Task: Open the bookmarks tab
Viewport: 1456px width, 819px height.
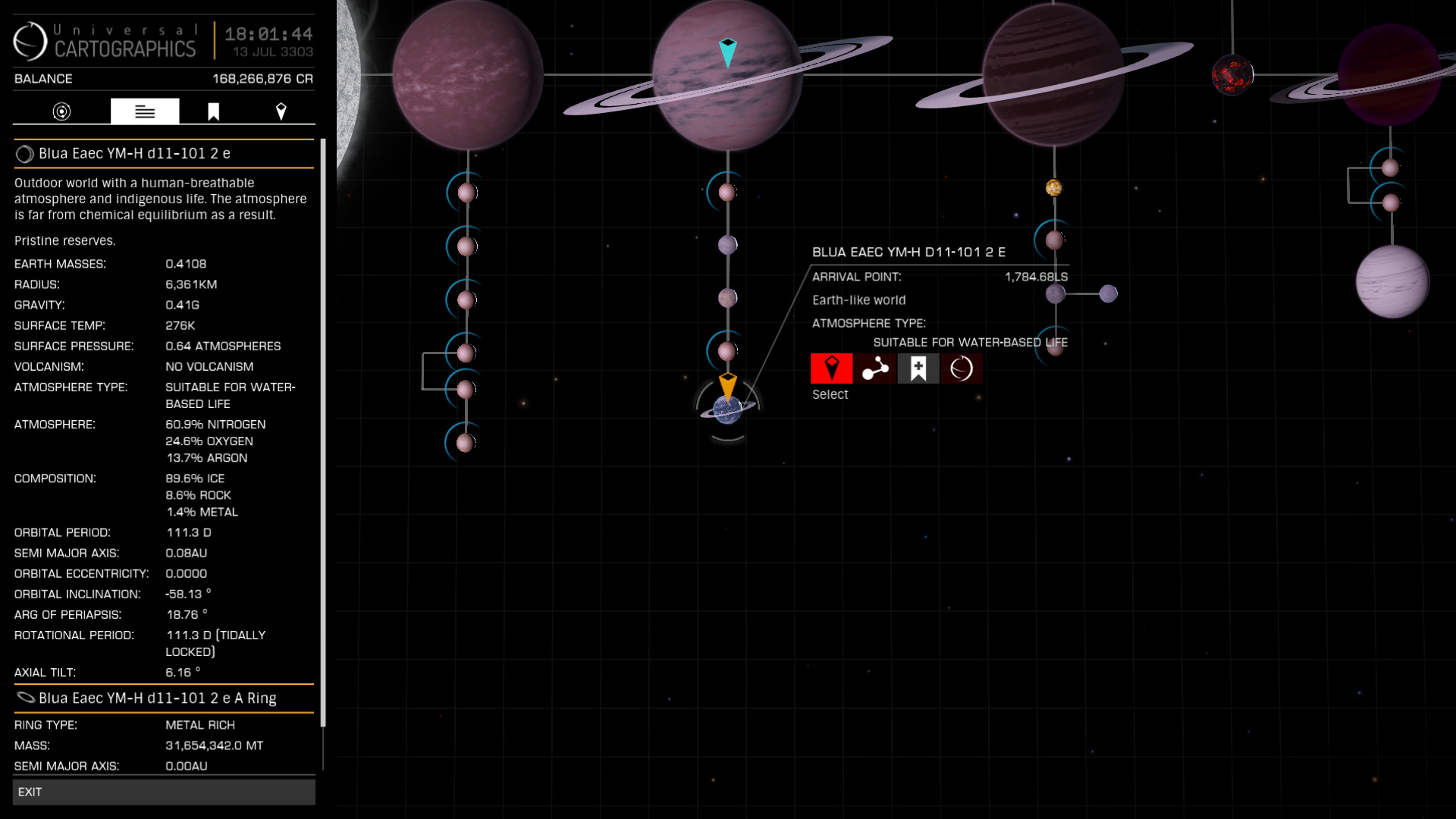Action: pyautogui.click(x=213, y=111)
